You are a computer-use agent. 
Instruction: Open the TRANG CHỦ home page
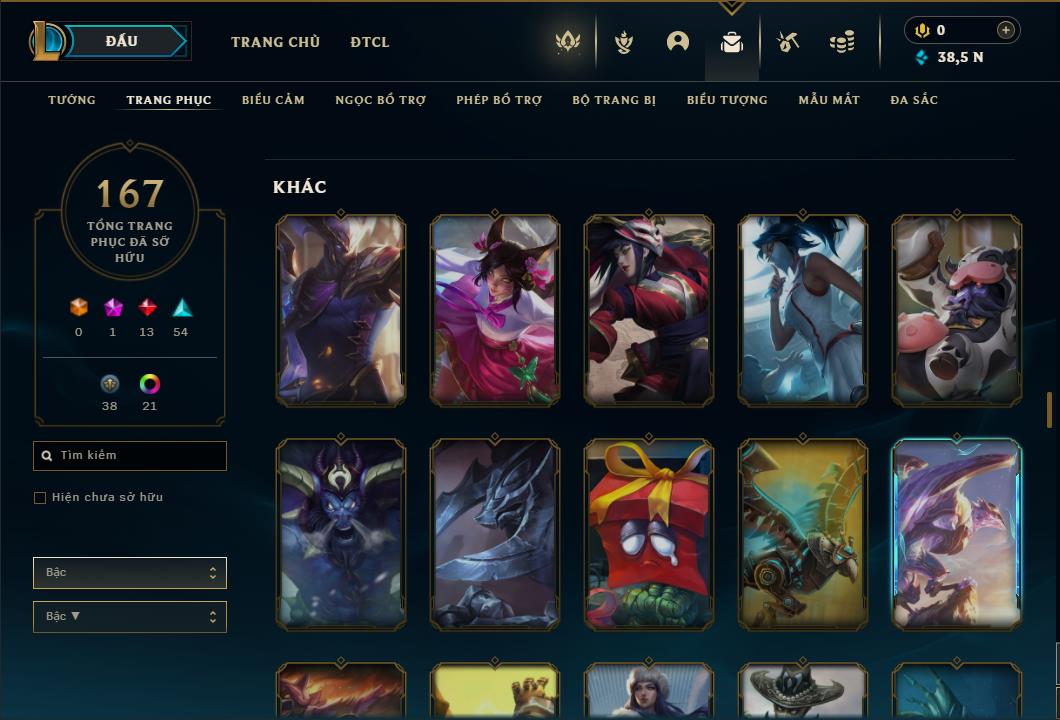point(275,42)
